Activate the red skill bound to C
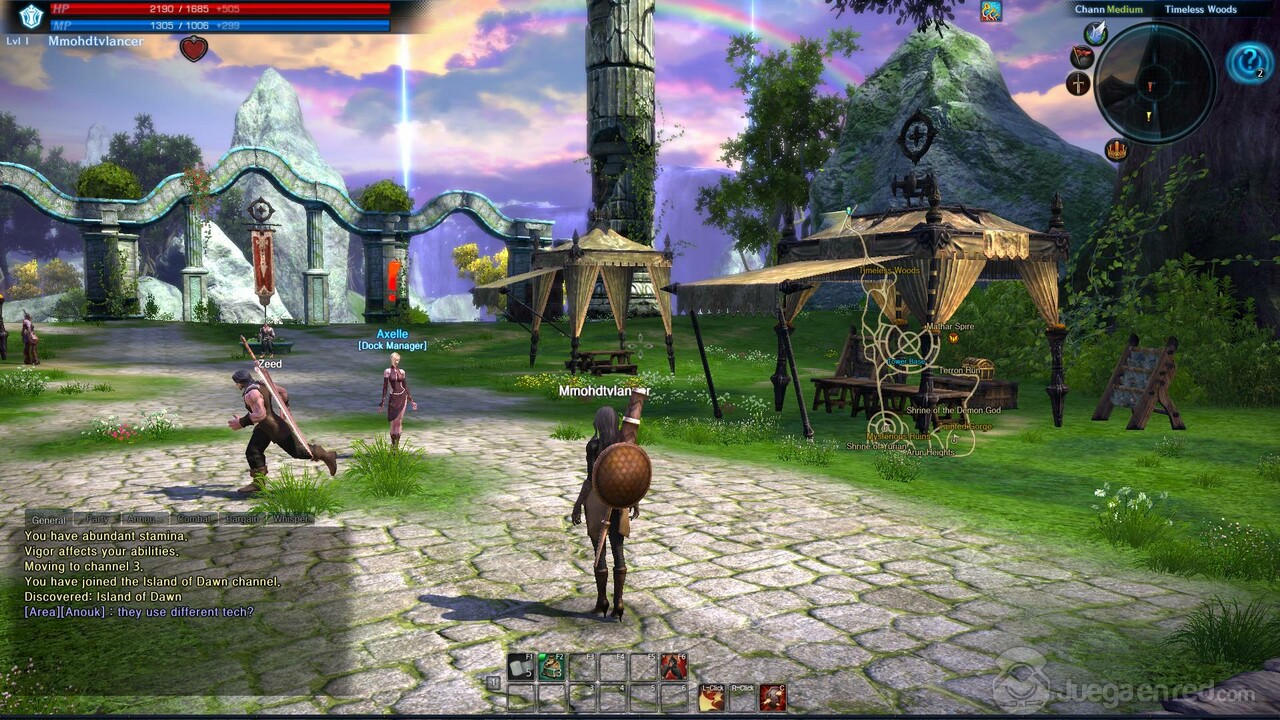 [772, 697]
